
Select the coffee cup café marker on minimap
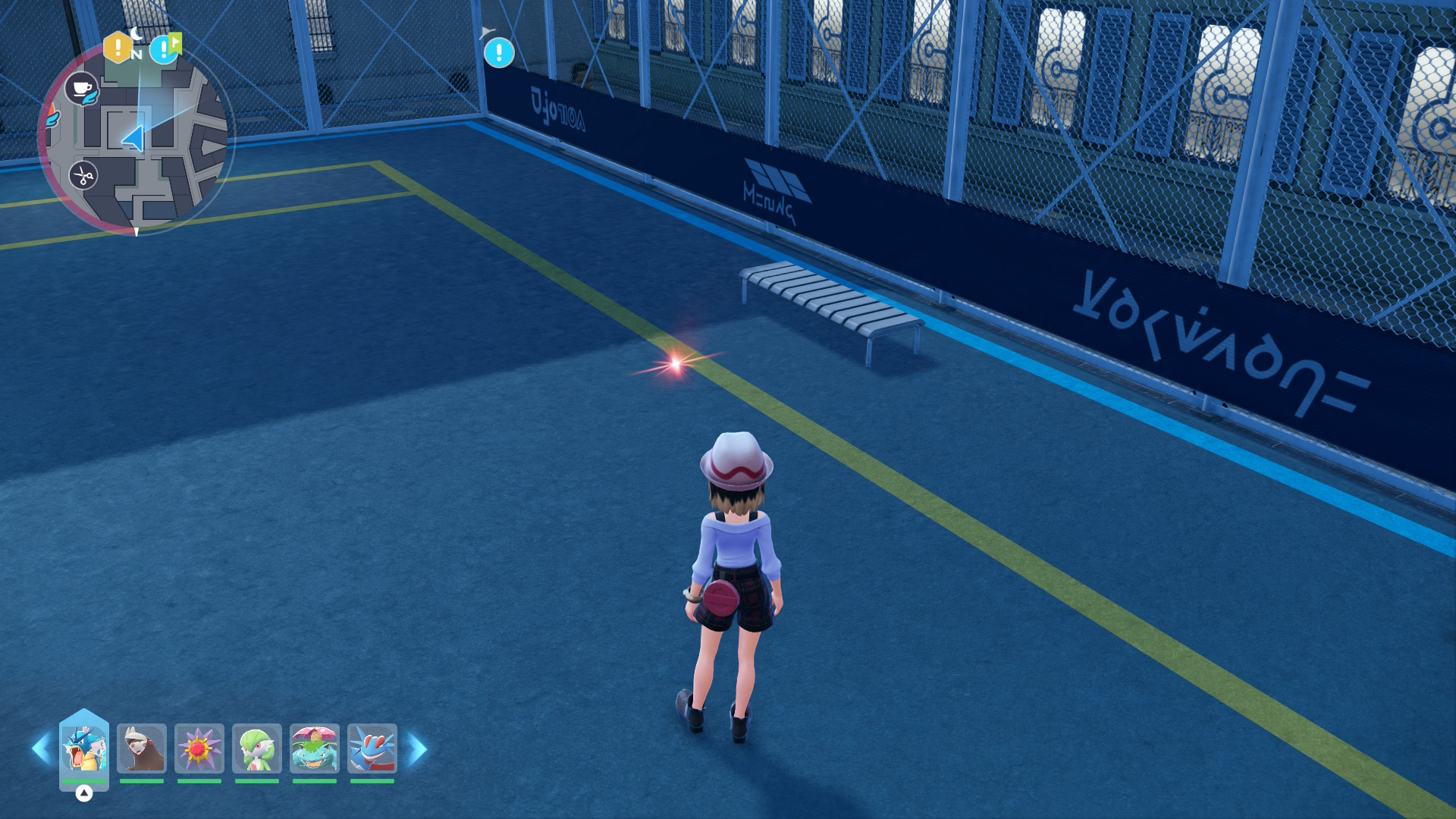coord(81,89)
